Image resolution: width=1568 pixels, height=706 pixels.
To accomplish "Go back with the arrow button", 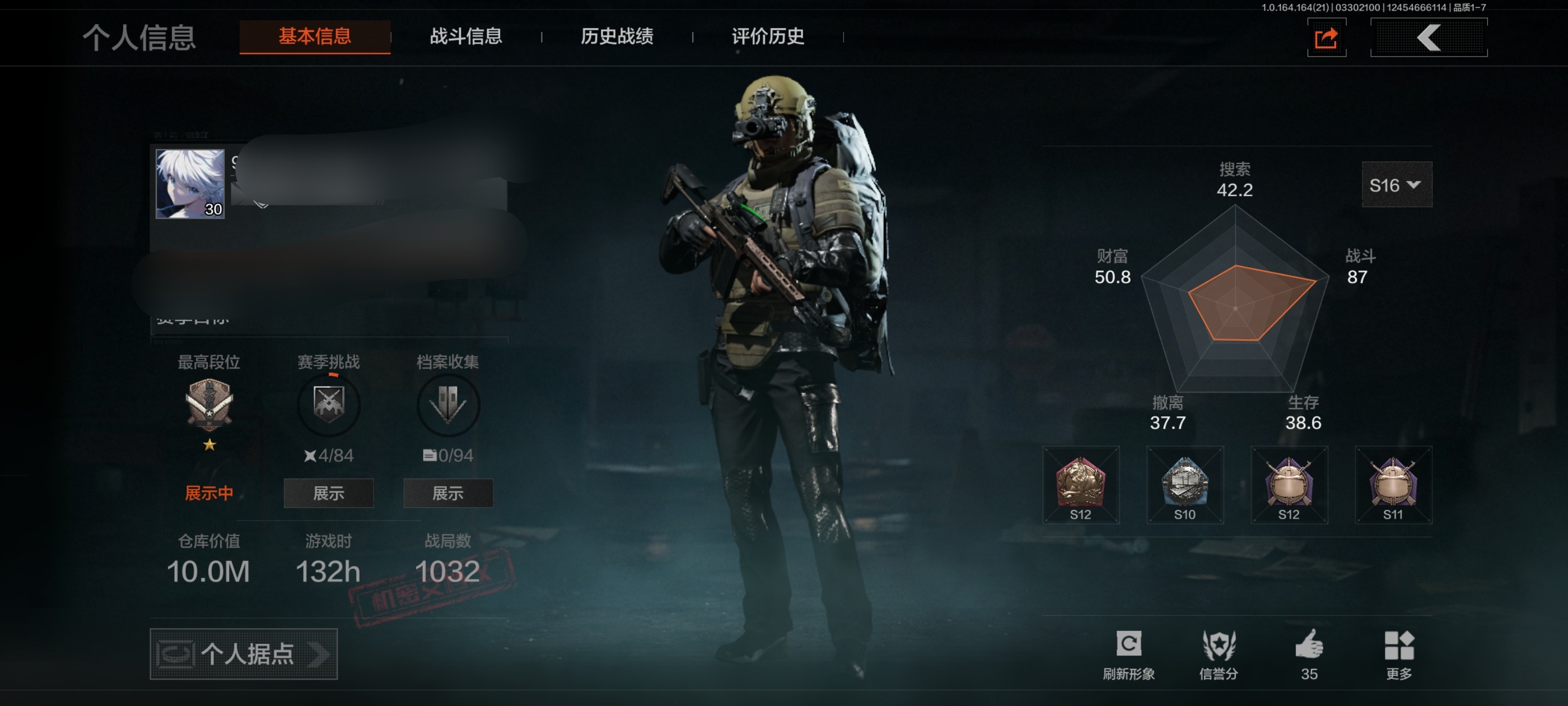I will click(1428, 38).
